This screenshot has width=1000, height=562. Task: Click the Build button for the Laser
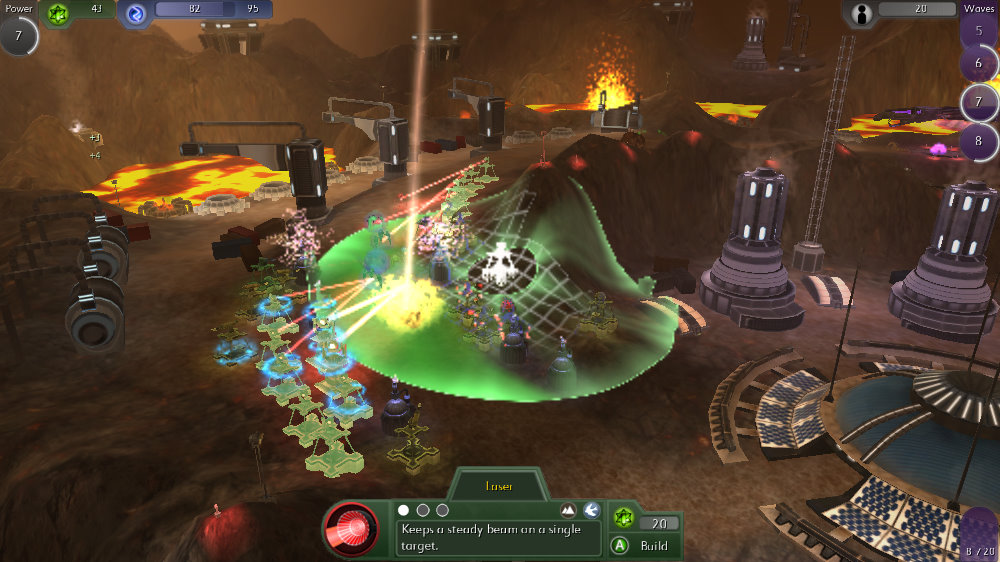click(643, 546)
